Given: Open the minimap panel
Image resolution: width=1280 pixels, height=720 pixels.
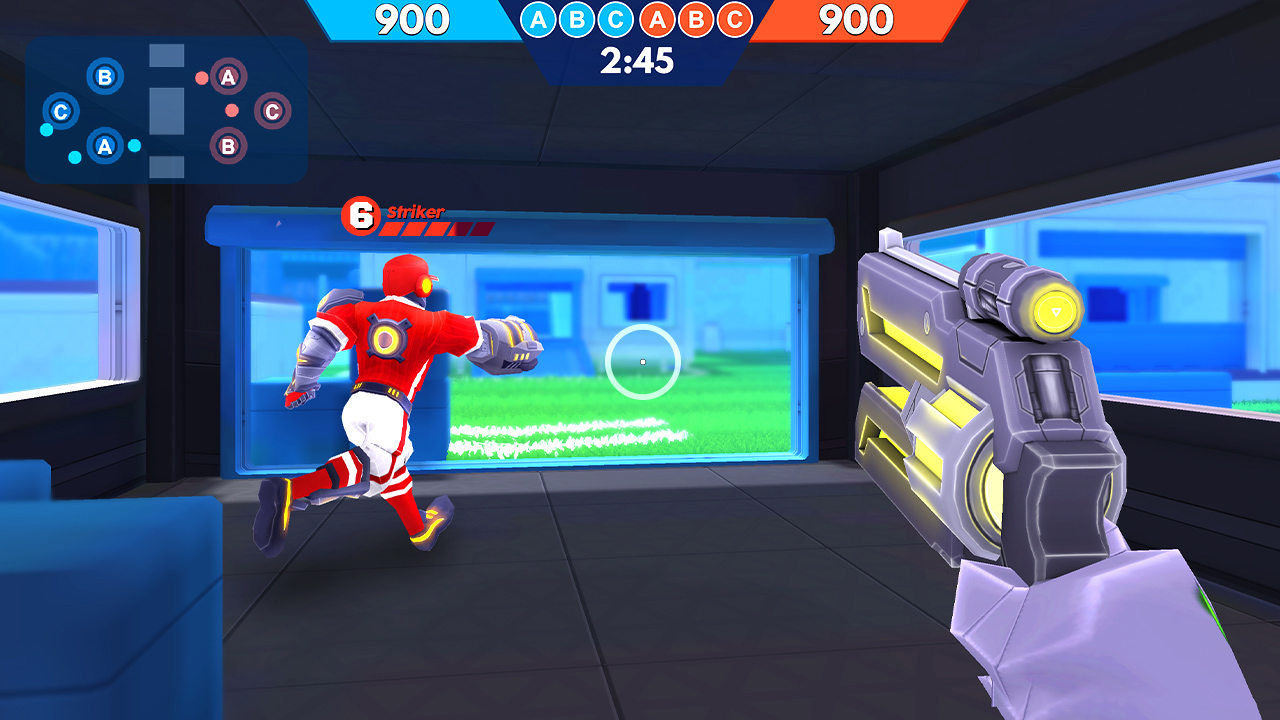Looking at the screenshot, I should pyautogui.click(x=165, y=108).
